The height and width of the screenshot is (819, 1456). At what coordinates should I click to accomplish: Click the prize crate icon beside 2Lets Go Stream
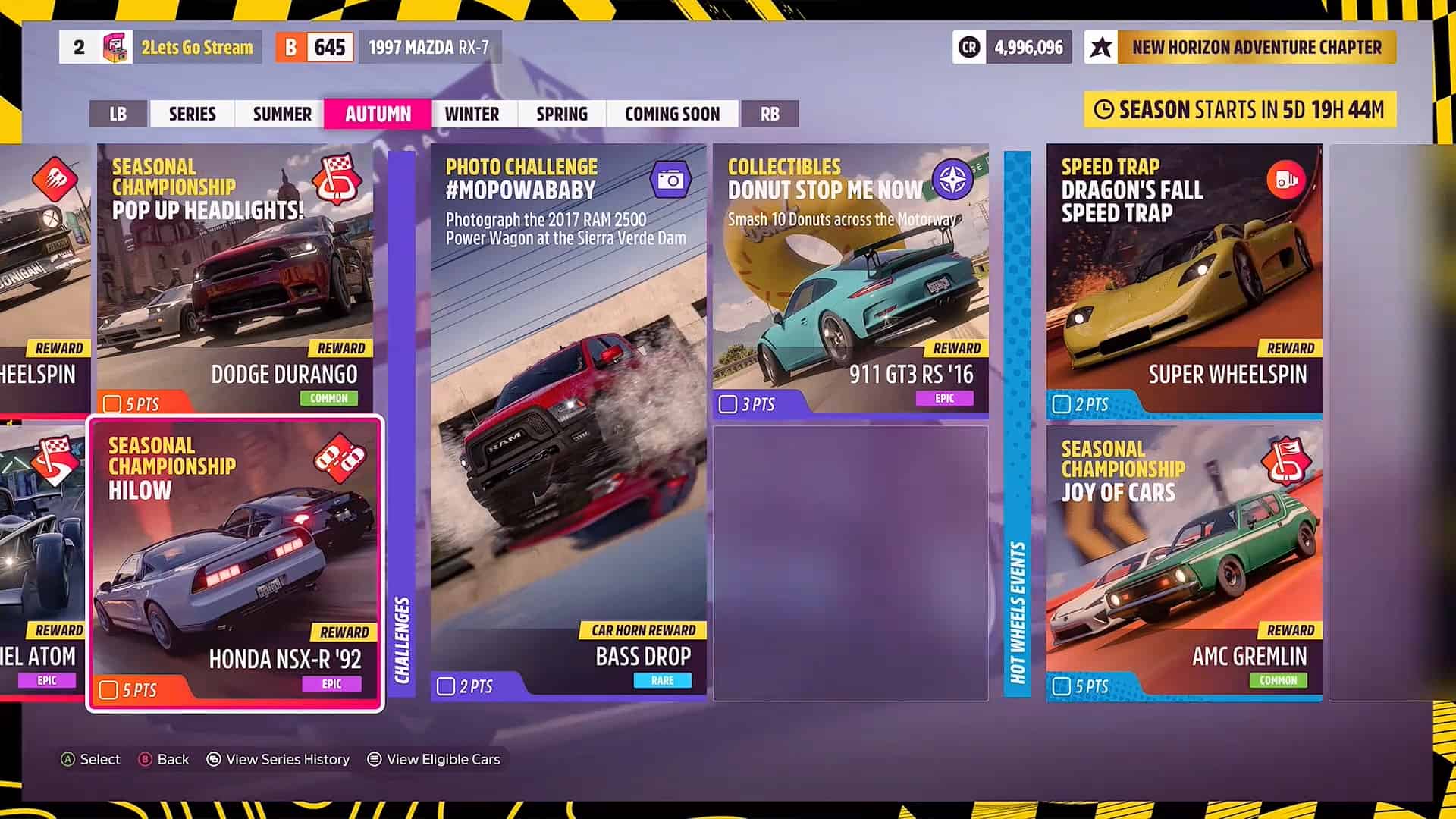tap(116, 47)
